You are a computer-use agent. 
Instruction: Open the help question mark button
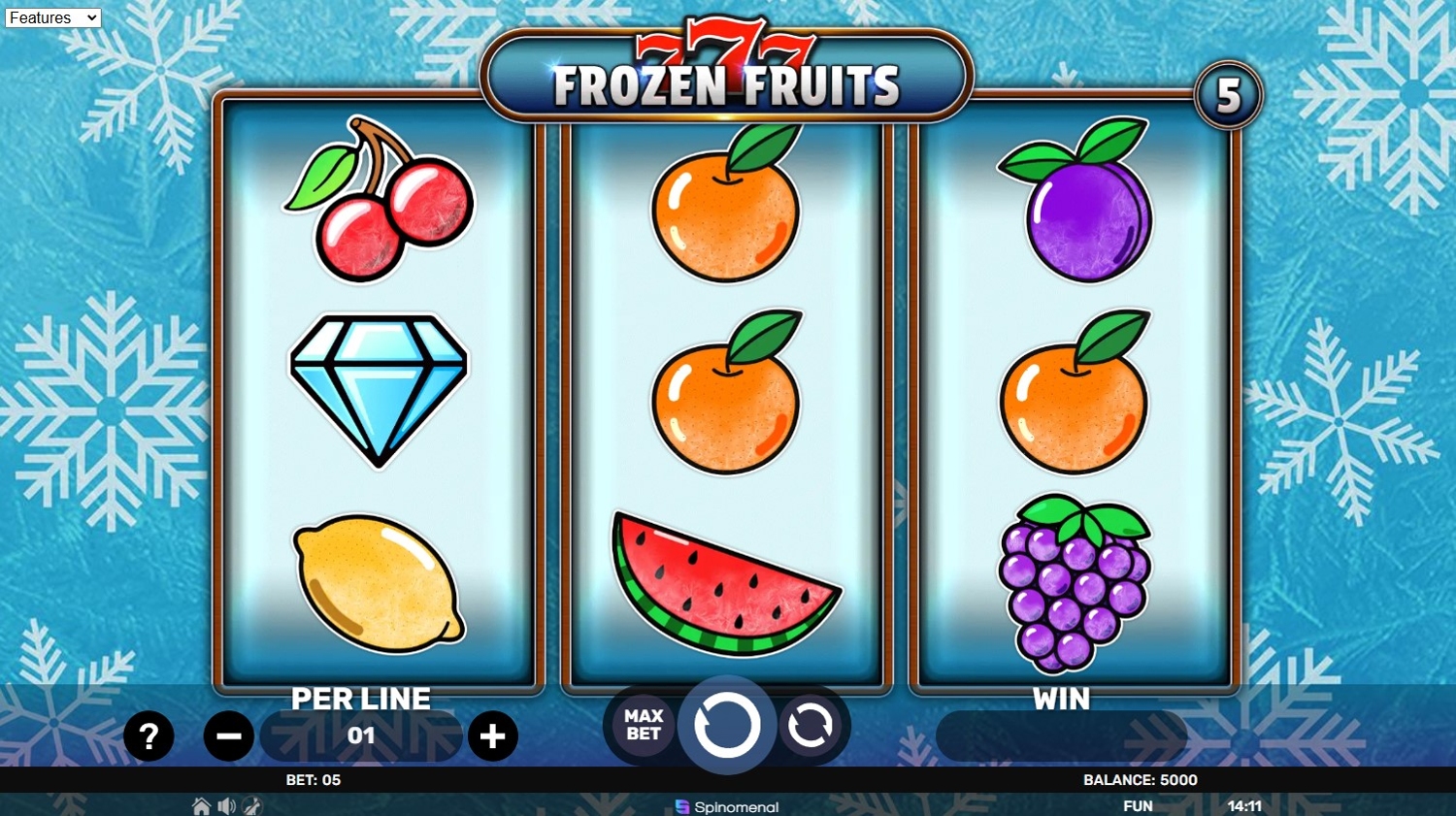[x=149, y=736]
